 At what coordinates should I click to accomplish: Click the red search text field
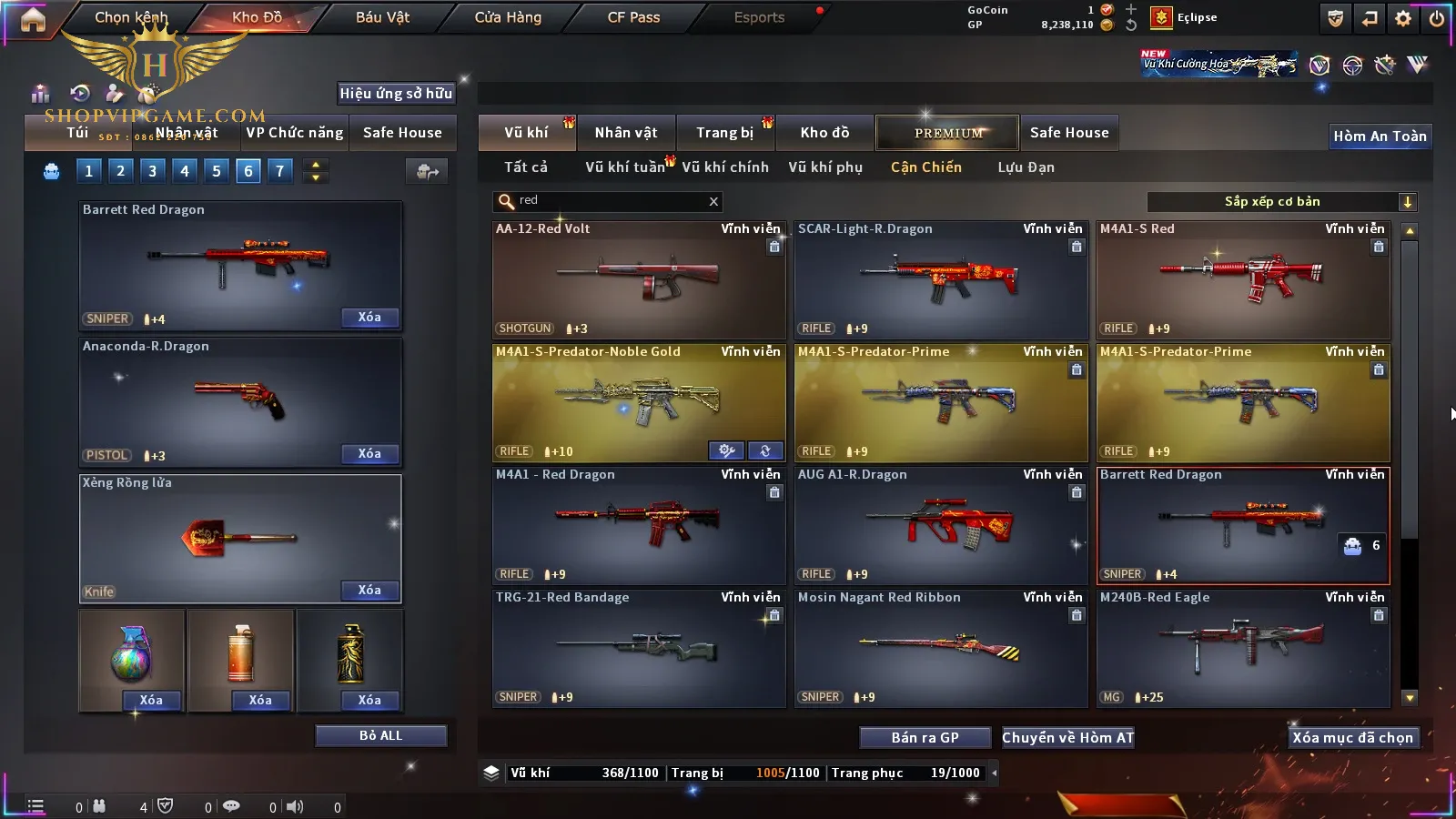click(x=610, y=201)
